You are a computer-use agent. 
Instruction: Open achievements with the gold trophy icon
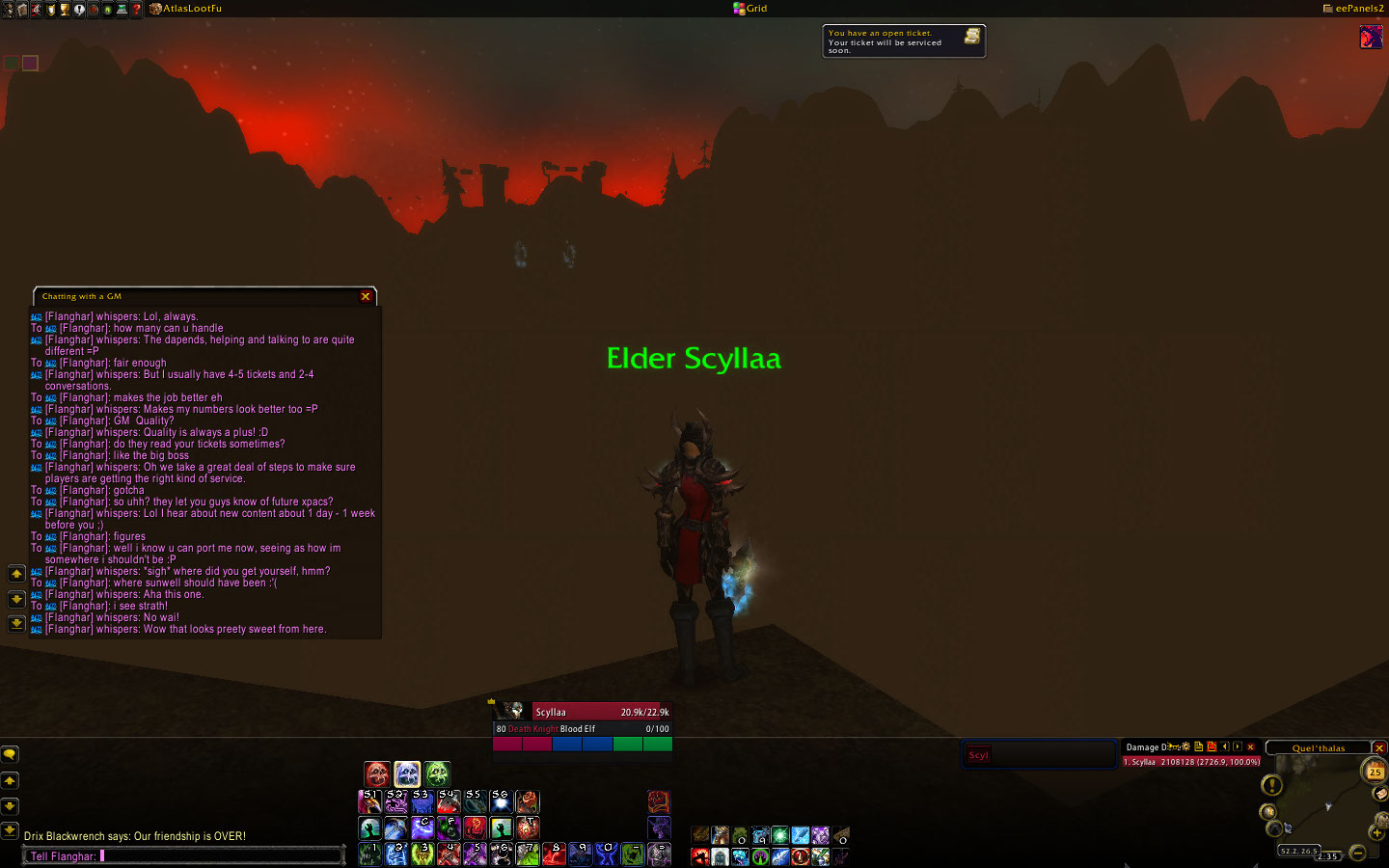tap(65, 9)
